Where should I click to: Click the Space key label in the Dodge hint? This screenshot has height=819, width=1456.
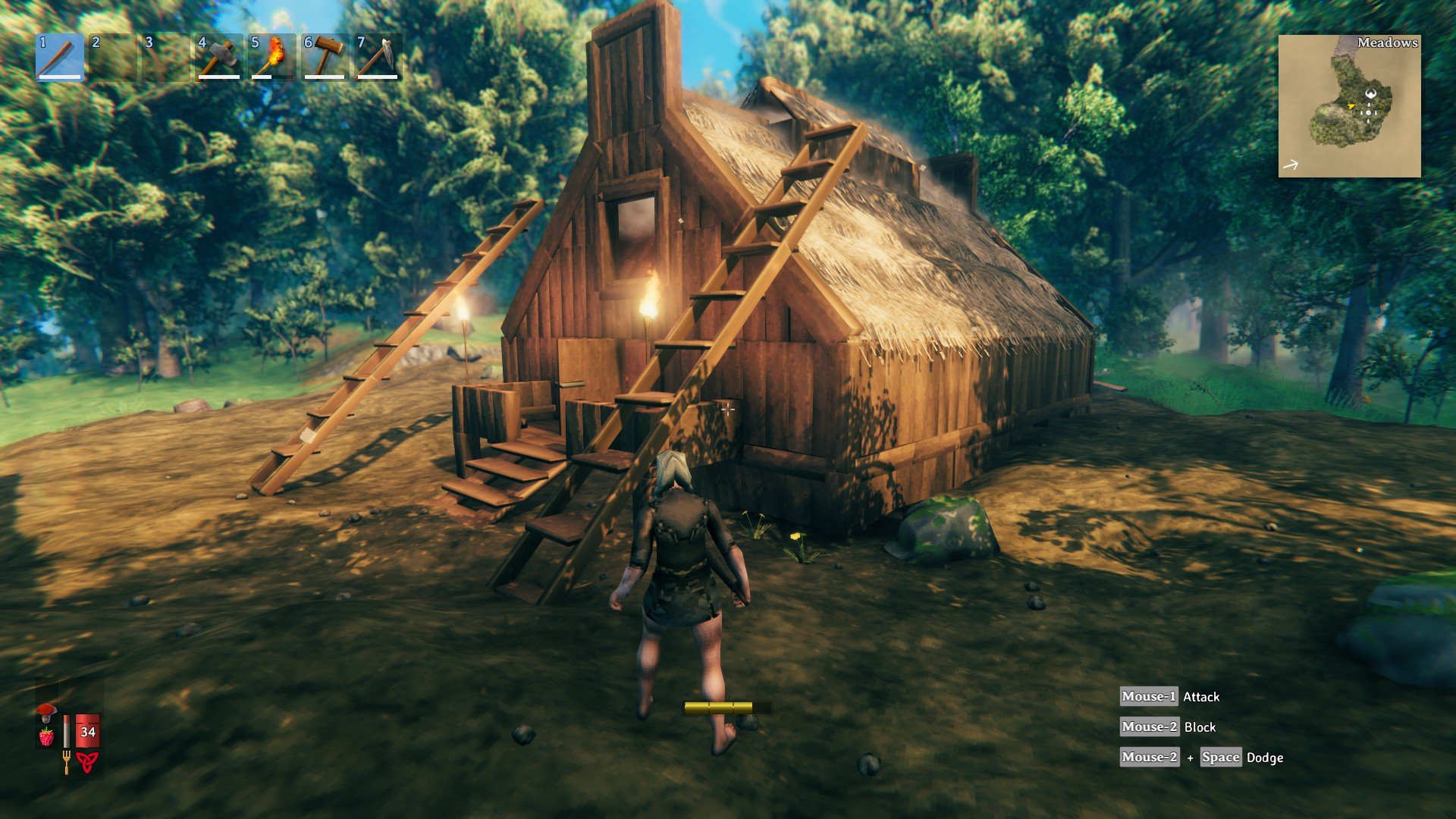[x=1222, y=757]
